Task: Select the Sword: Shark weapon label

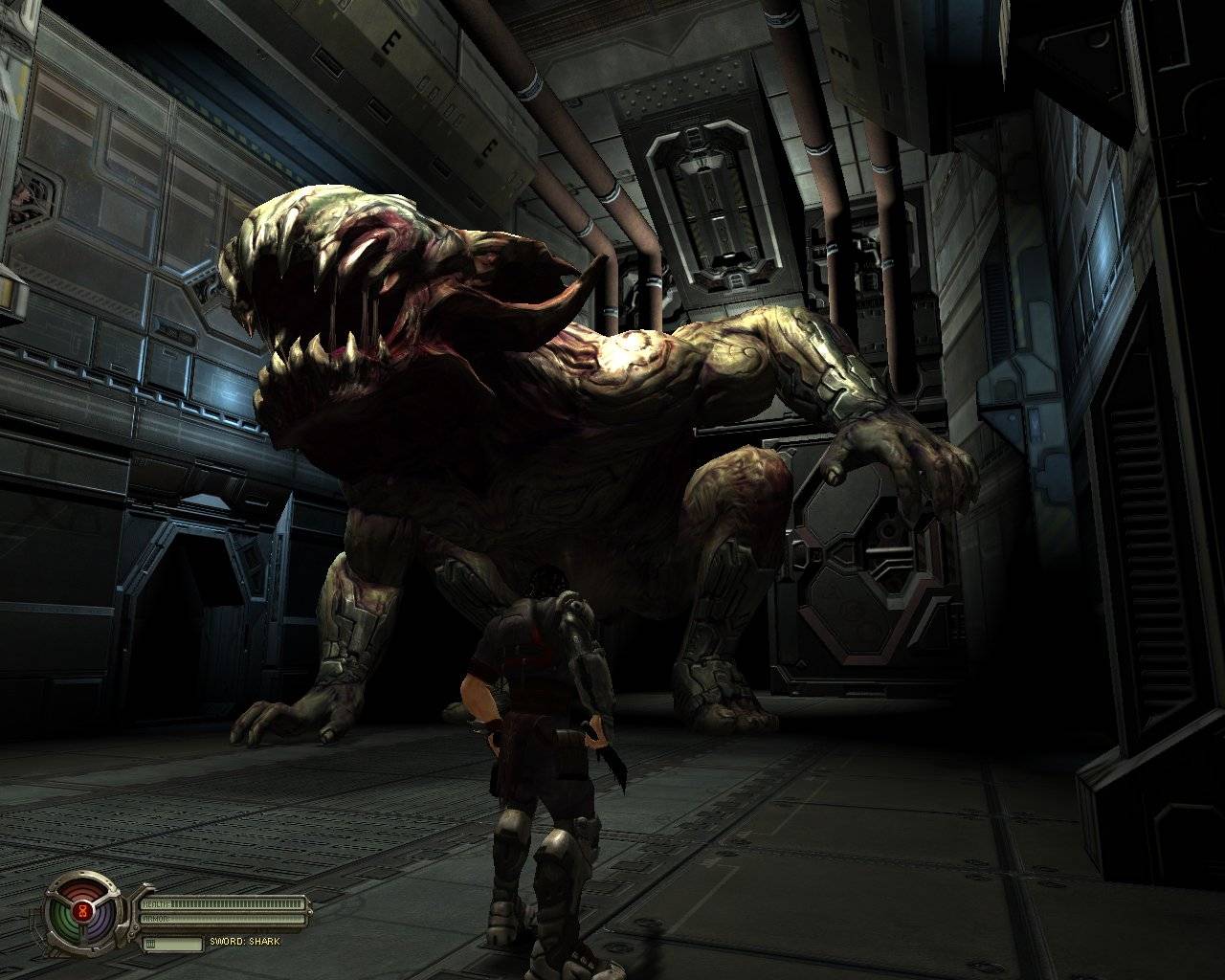Action: 245,942
